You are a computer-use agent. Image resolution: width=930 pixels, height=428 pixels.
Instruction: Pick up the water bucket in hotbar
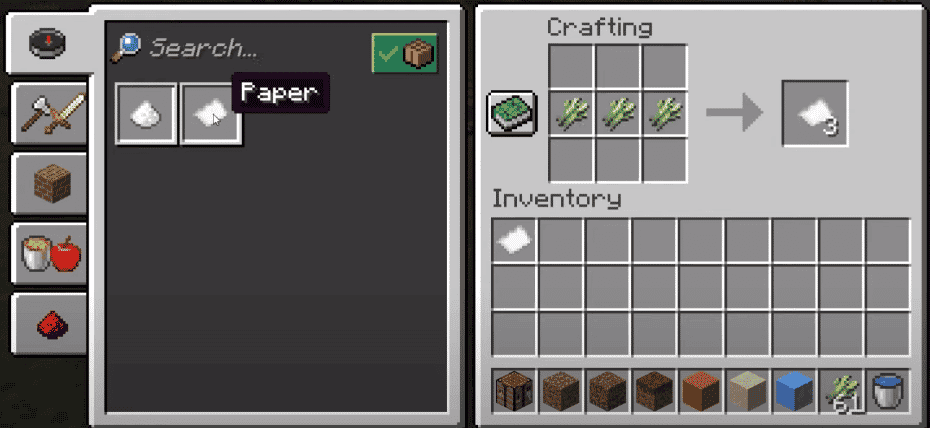[x=887, y=391]
